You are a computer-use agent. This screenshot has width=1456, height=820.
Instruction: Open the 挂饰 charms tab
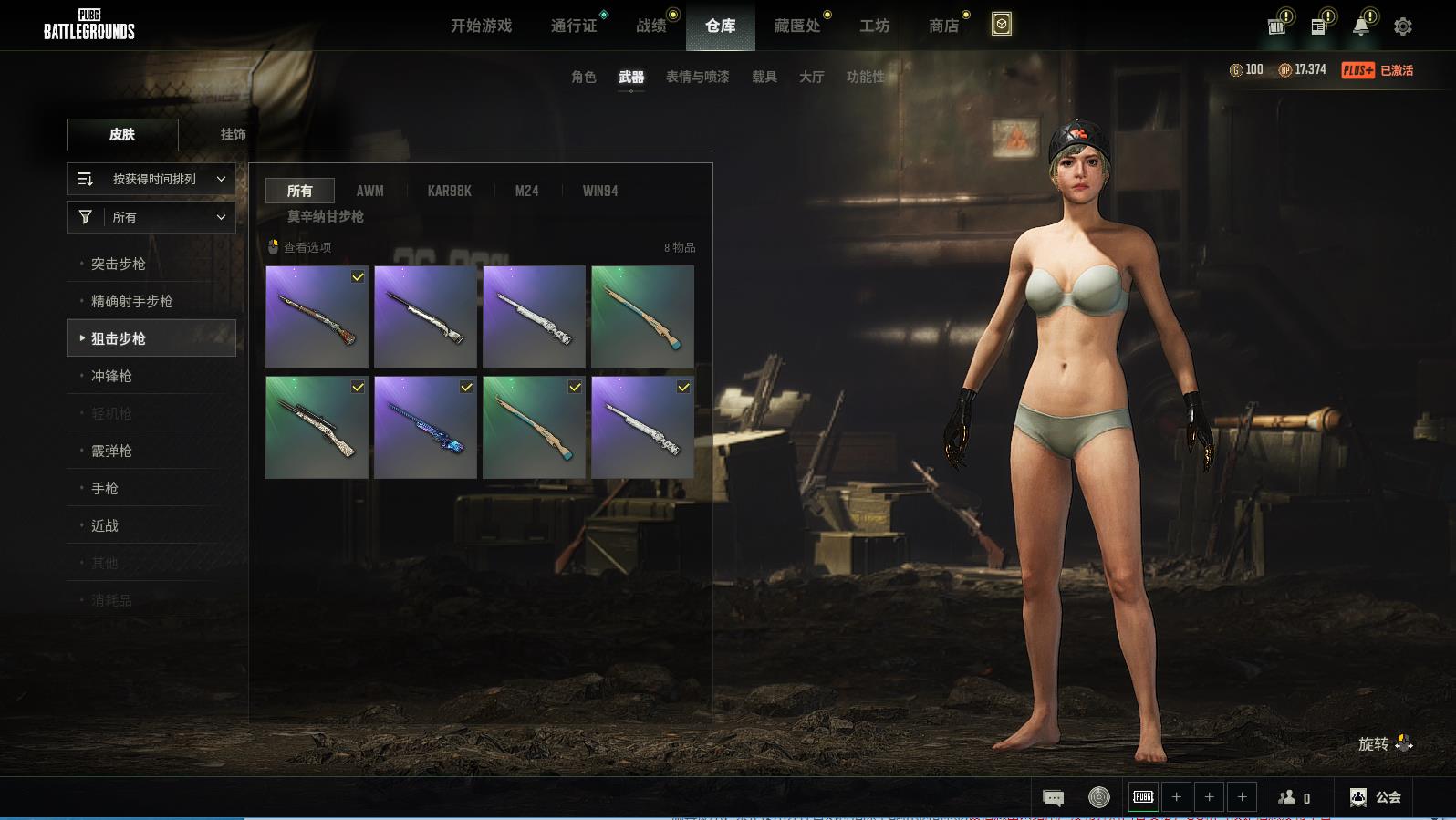(x=233, y=134)
